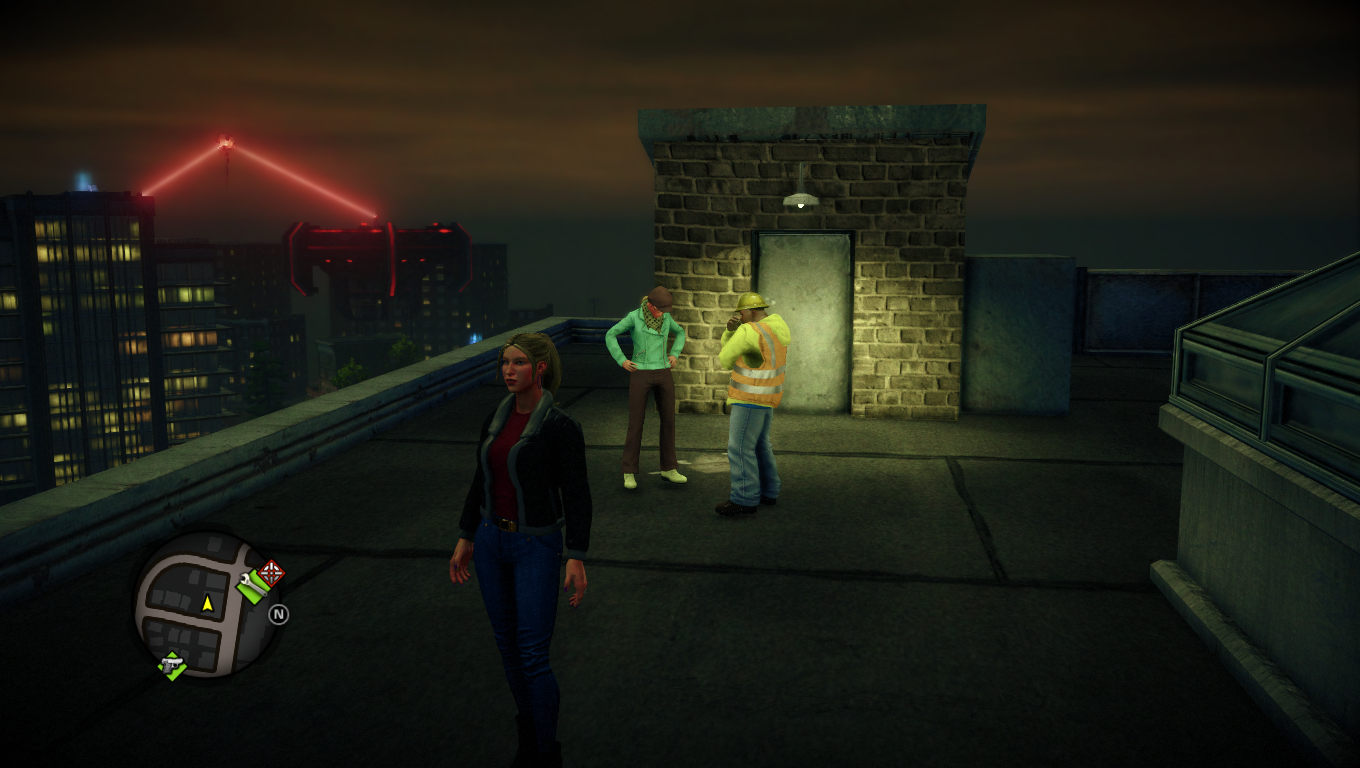Click the red crosshair target icon on the minimap
The height and width of the screenshot is (768, 1360).
(271, 572)
